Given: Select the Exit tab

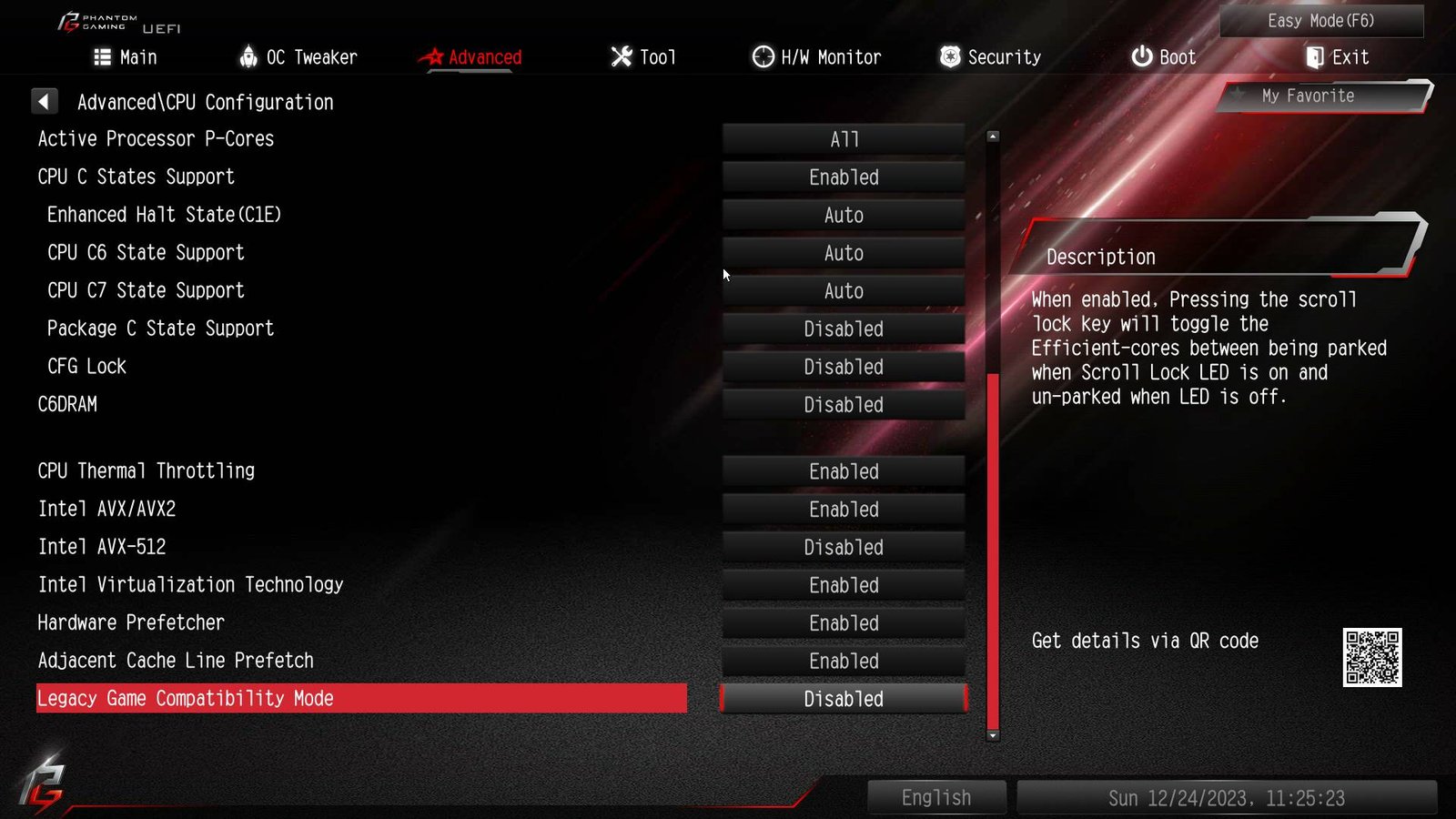Looking at the screenshot, I should tap(1337, 57).
